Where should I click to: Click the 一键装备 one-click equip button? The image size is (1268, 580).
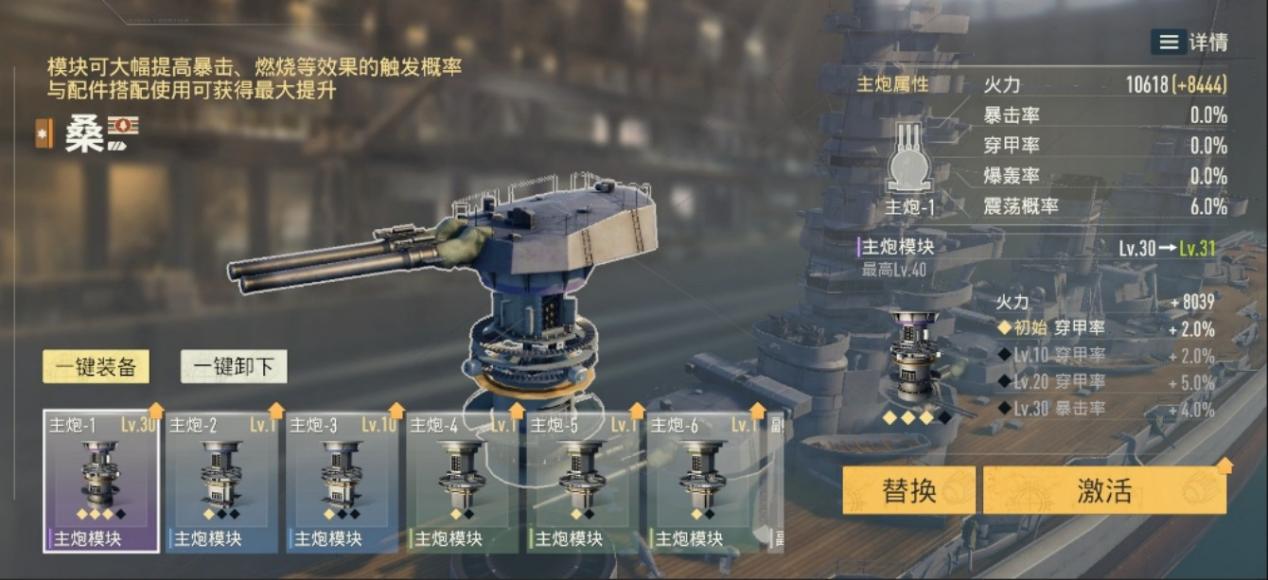96,367
